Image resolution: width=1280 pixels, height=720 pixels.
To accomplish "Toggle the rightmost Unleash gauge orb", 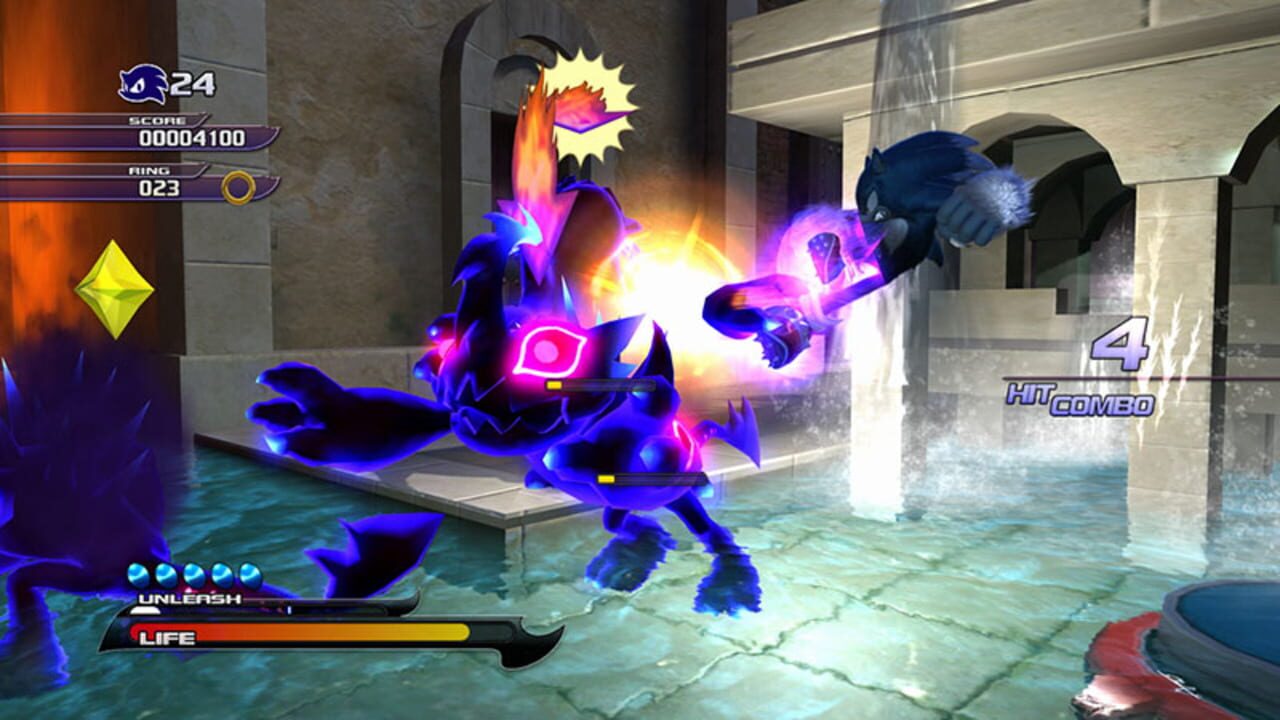I will [253, 573].
